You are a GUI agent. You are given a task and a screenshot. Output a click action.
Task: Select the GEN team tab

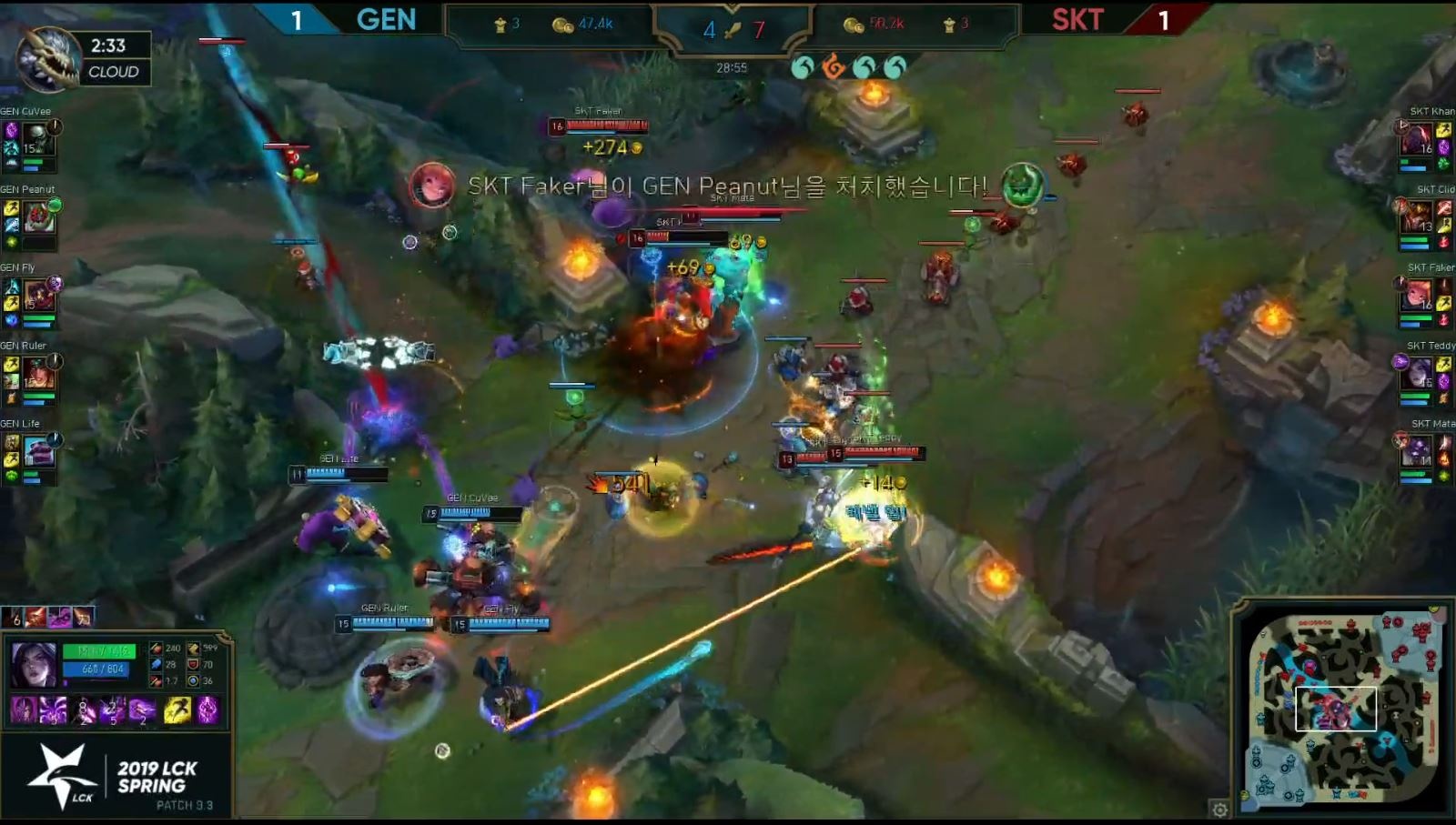pyautogui.click(x=386, y=20)
